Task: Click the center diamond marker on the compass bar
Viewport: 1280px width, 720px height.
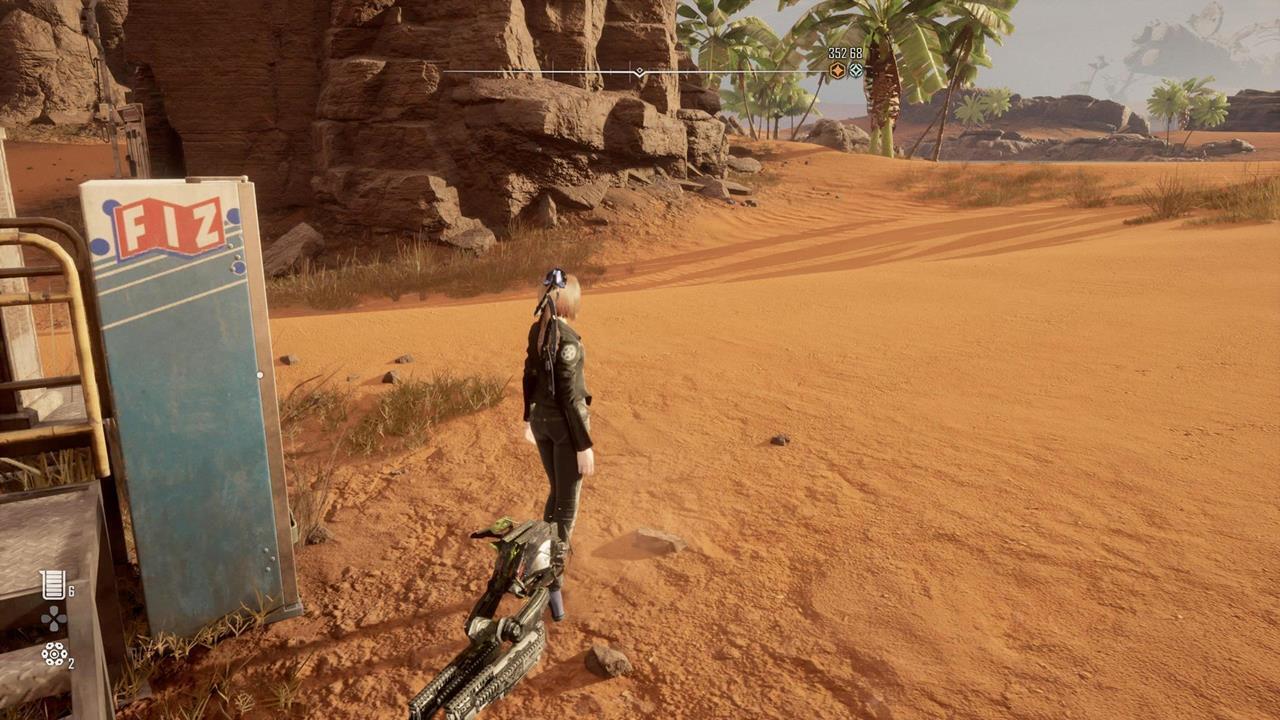Action: click(x=639, y=72)
